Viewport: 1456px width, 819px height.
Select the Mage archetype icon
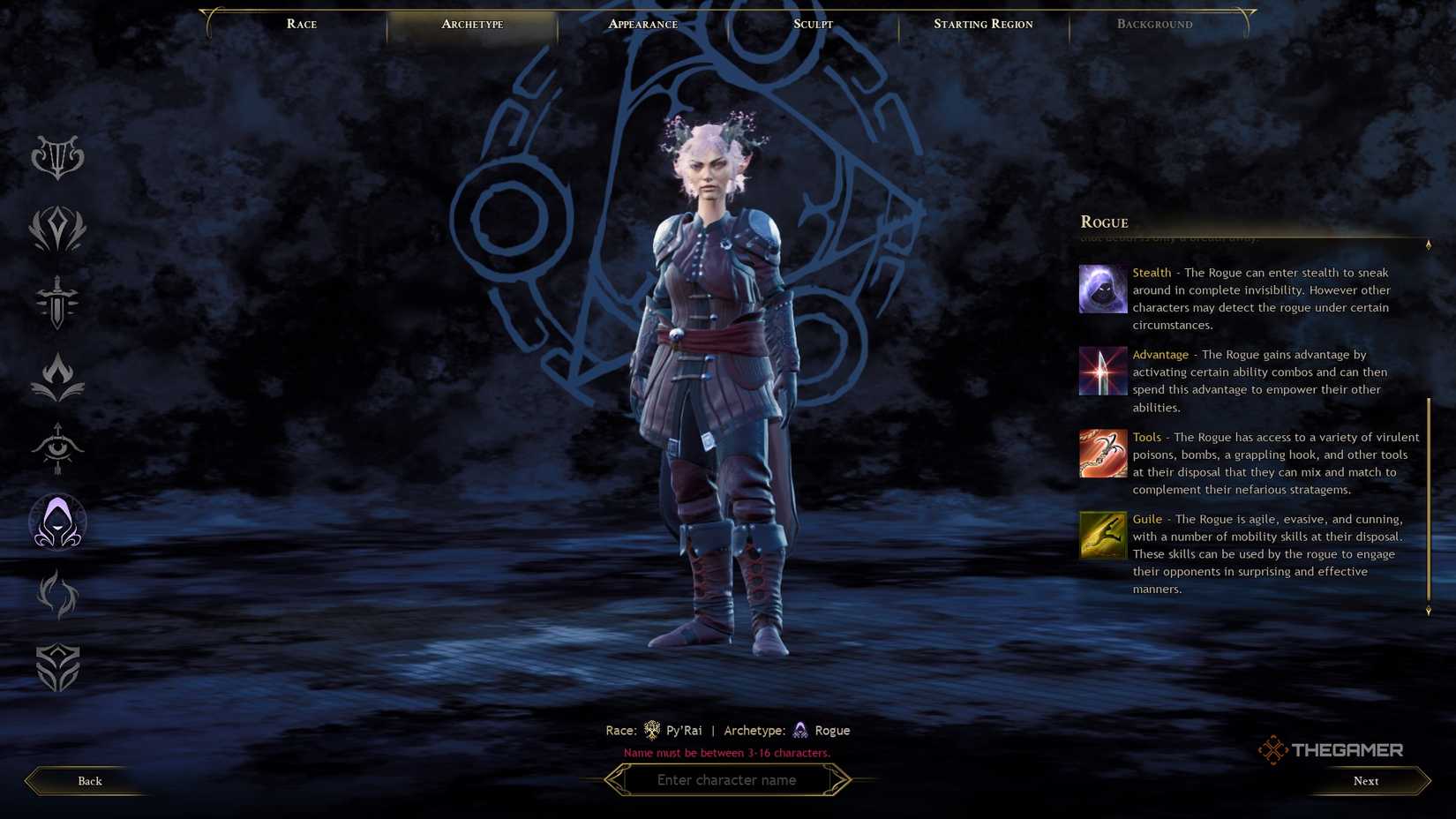click(58, 373)
